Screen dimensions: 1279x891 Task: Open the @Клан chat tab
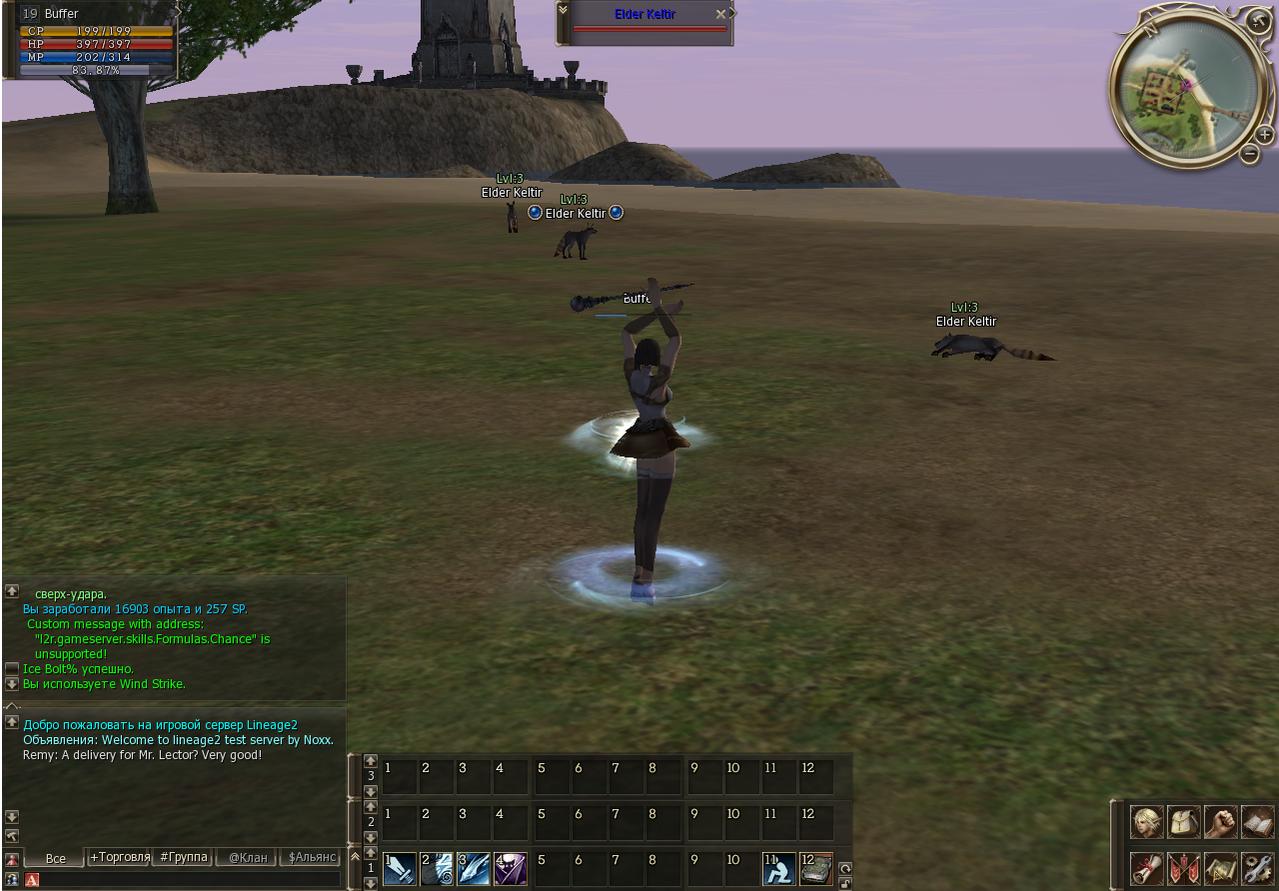click(247, 858)
